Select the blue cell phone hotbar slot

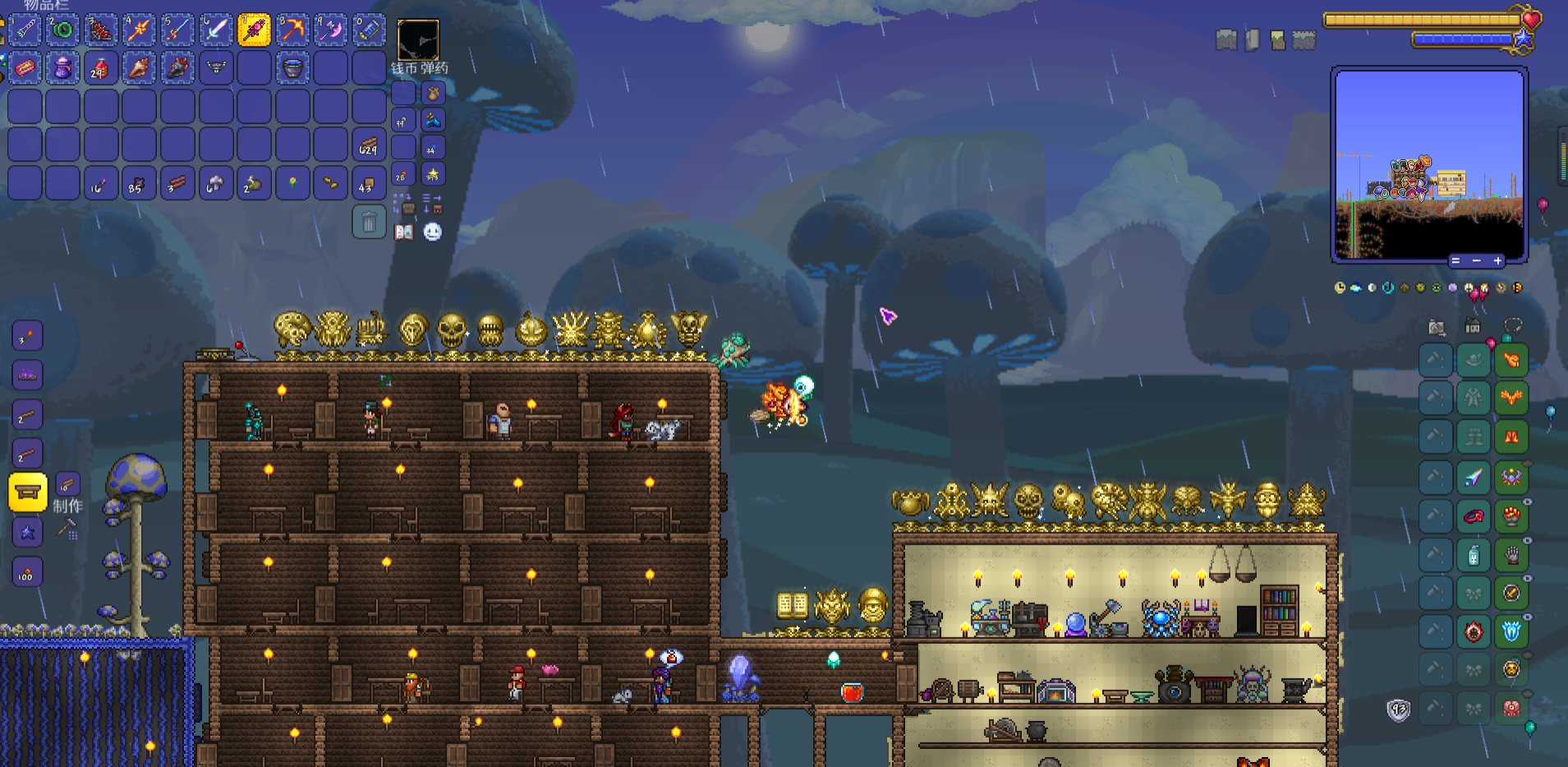tap(369, 30)
